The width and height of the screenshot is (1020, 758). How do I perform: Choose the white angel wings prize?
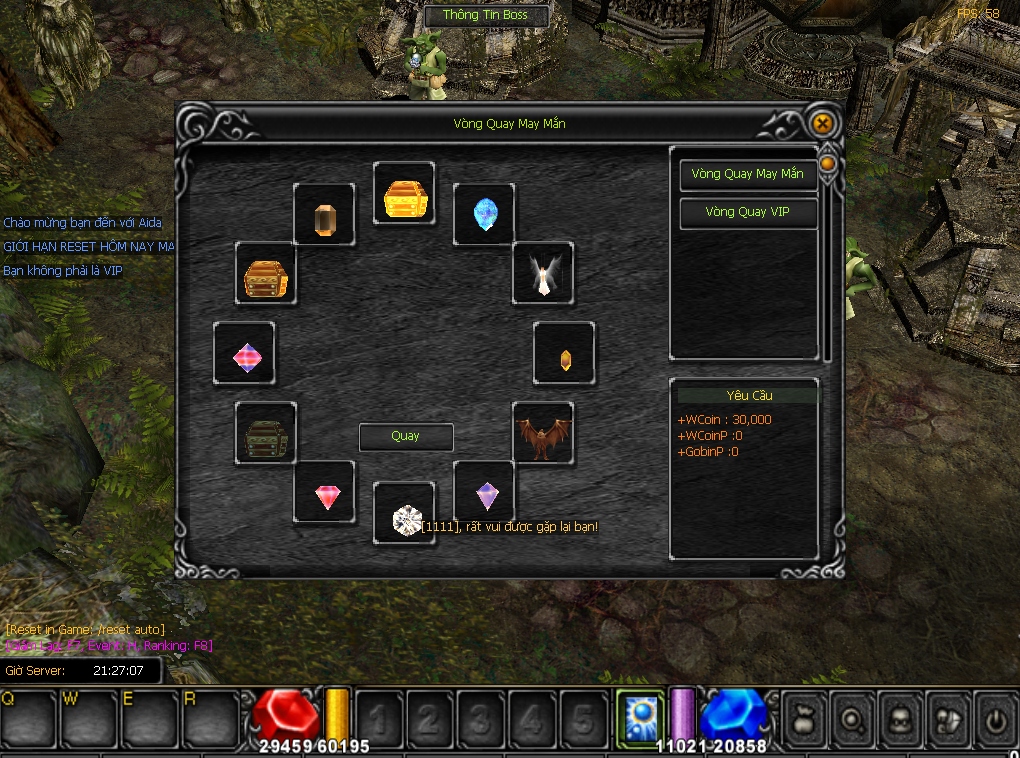click(x=543, y=273)
